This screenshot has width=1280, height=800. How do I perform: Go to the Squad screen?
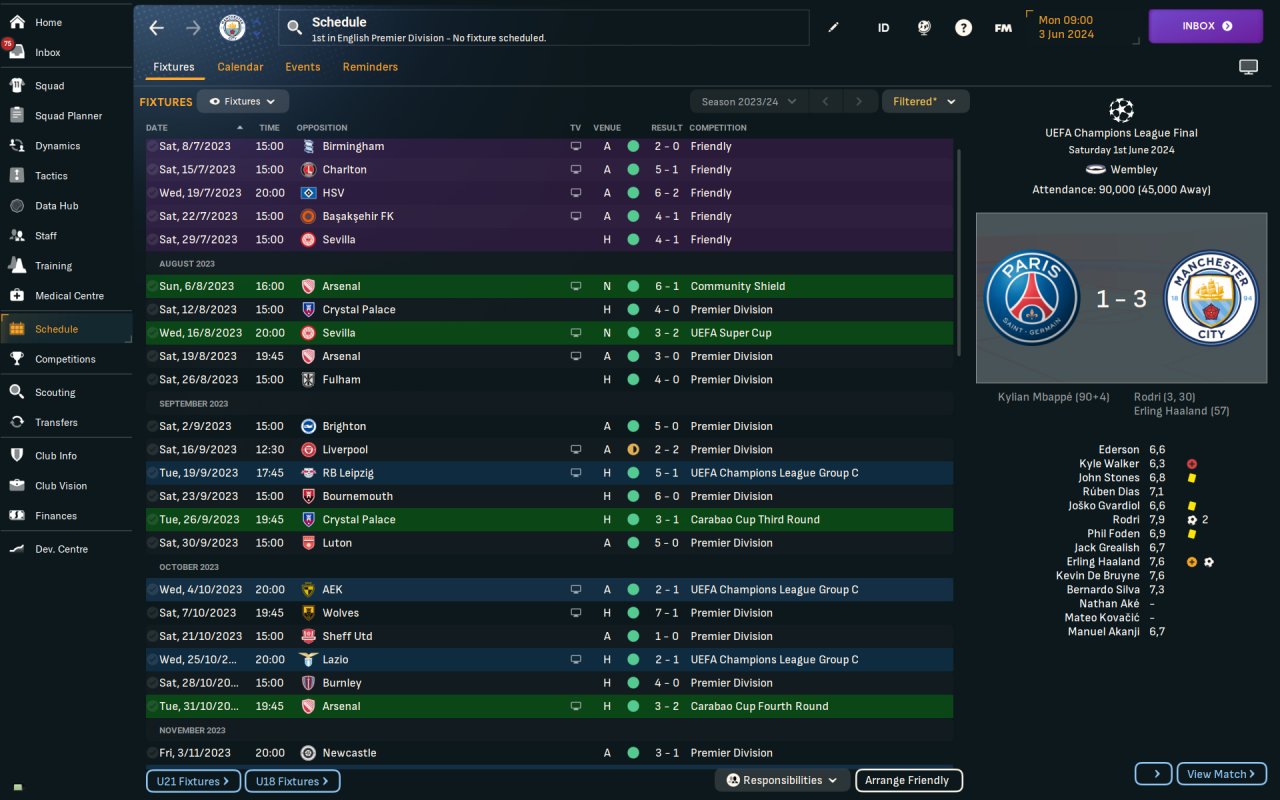pos(49,86)
